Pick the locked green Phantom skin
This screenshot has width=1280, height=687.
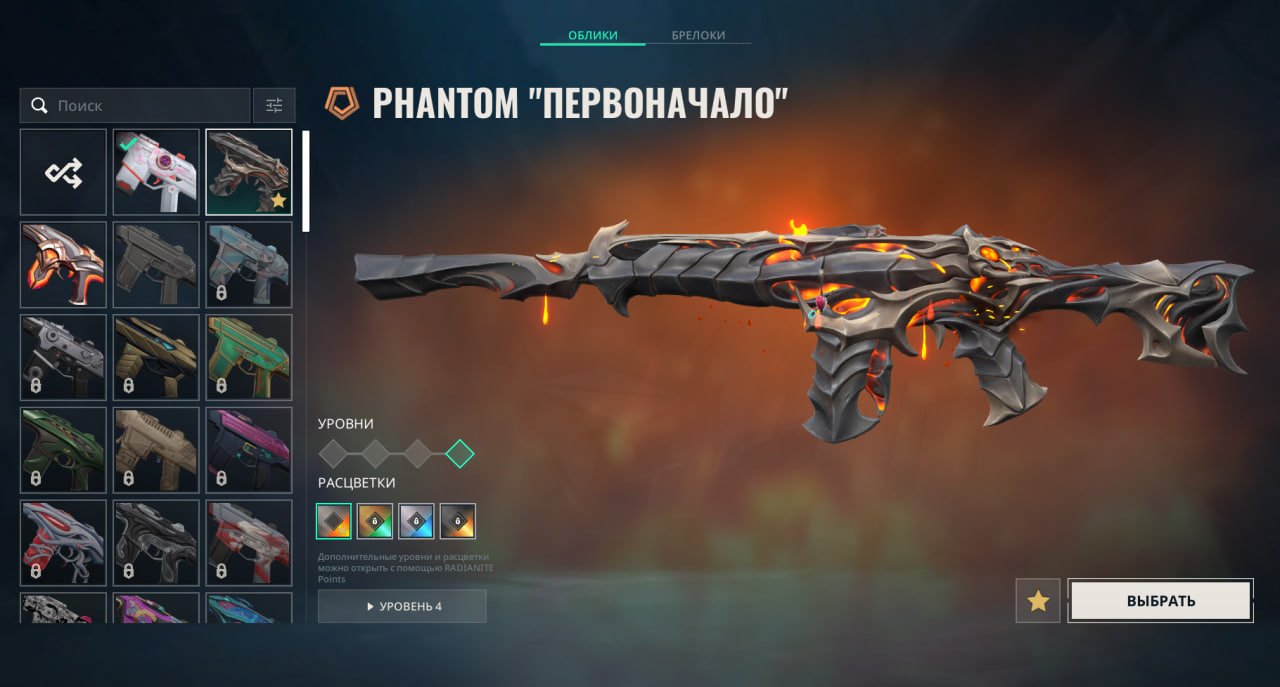pos(249,357)
